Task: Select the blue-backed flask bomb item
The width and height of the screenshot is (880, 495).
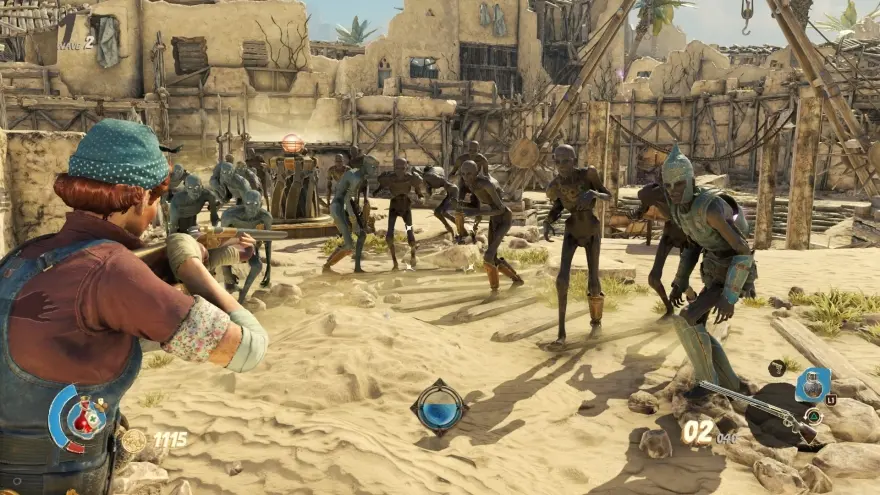Action: (812, 384)
